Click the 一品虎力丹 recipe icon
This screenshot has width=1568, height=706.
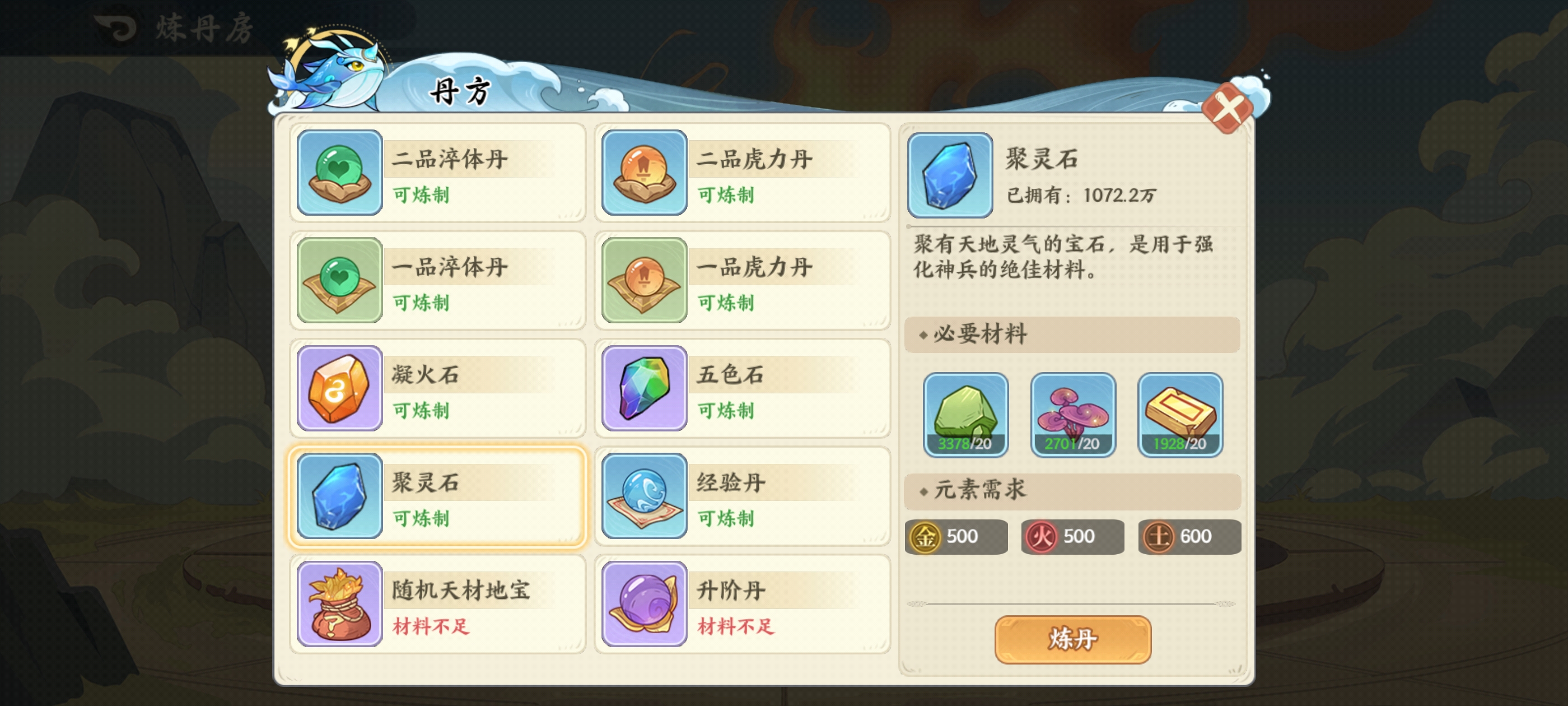tap(644, 280)
